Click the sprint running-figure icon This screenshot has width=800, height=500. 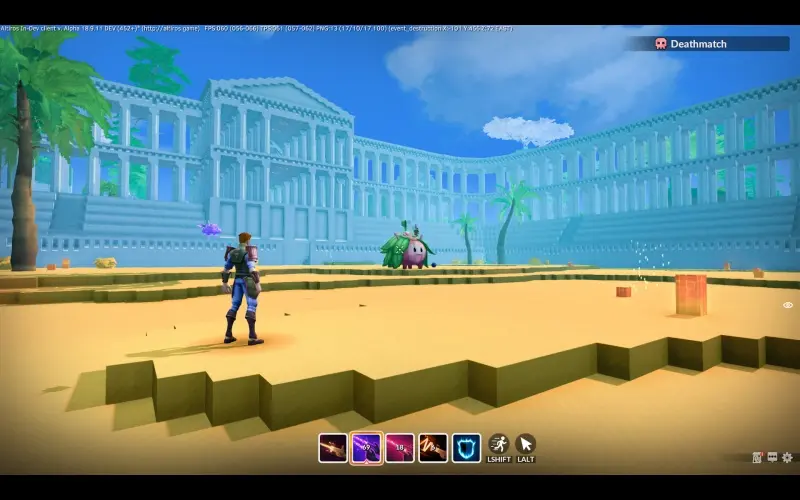point(499,444)
